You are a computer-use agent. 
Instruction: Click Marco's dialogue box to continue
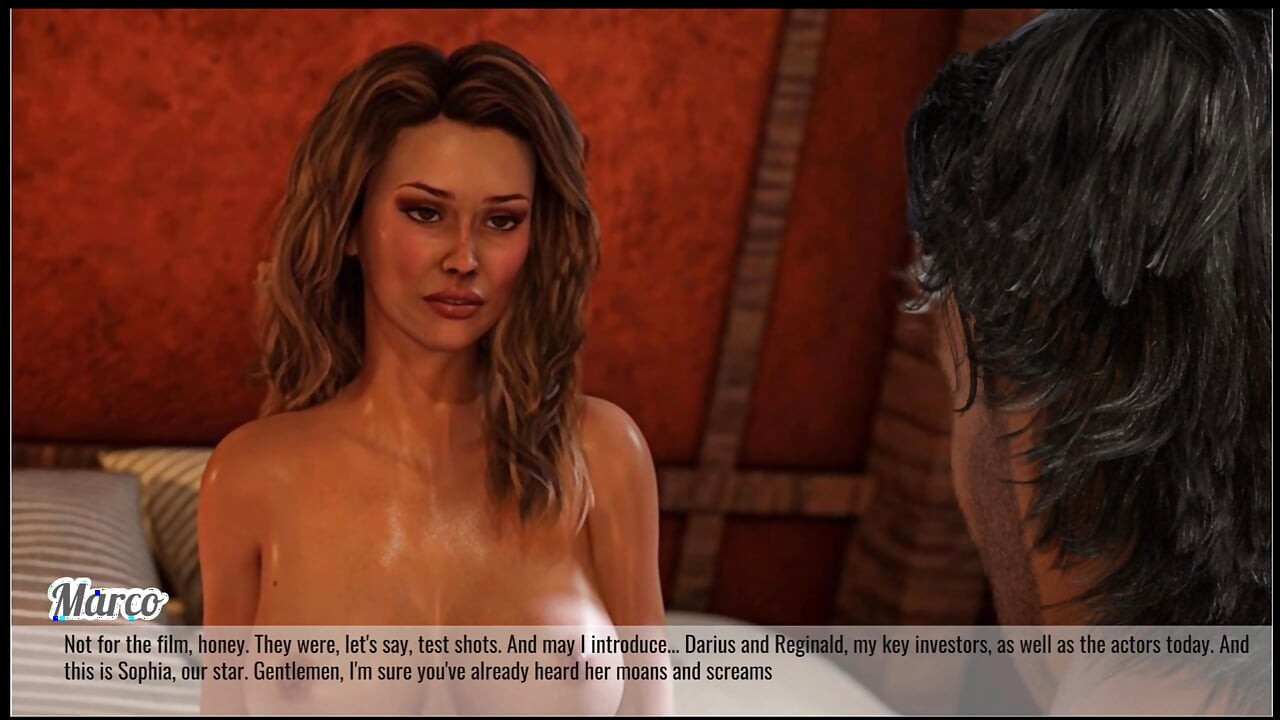pyautogui.click(x=640, y=658)
